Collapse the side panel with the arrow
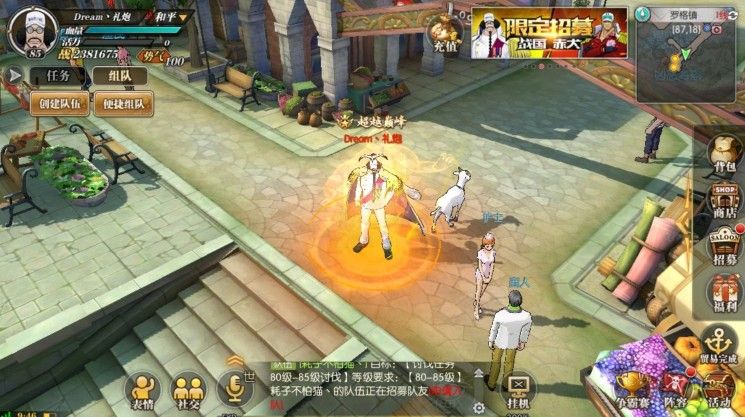The image size is (745, 417). (x=14, y=76)
